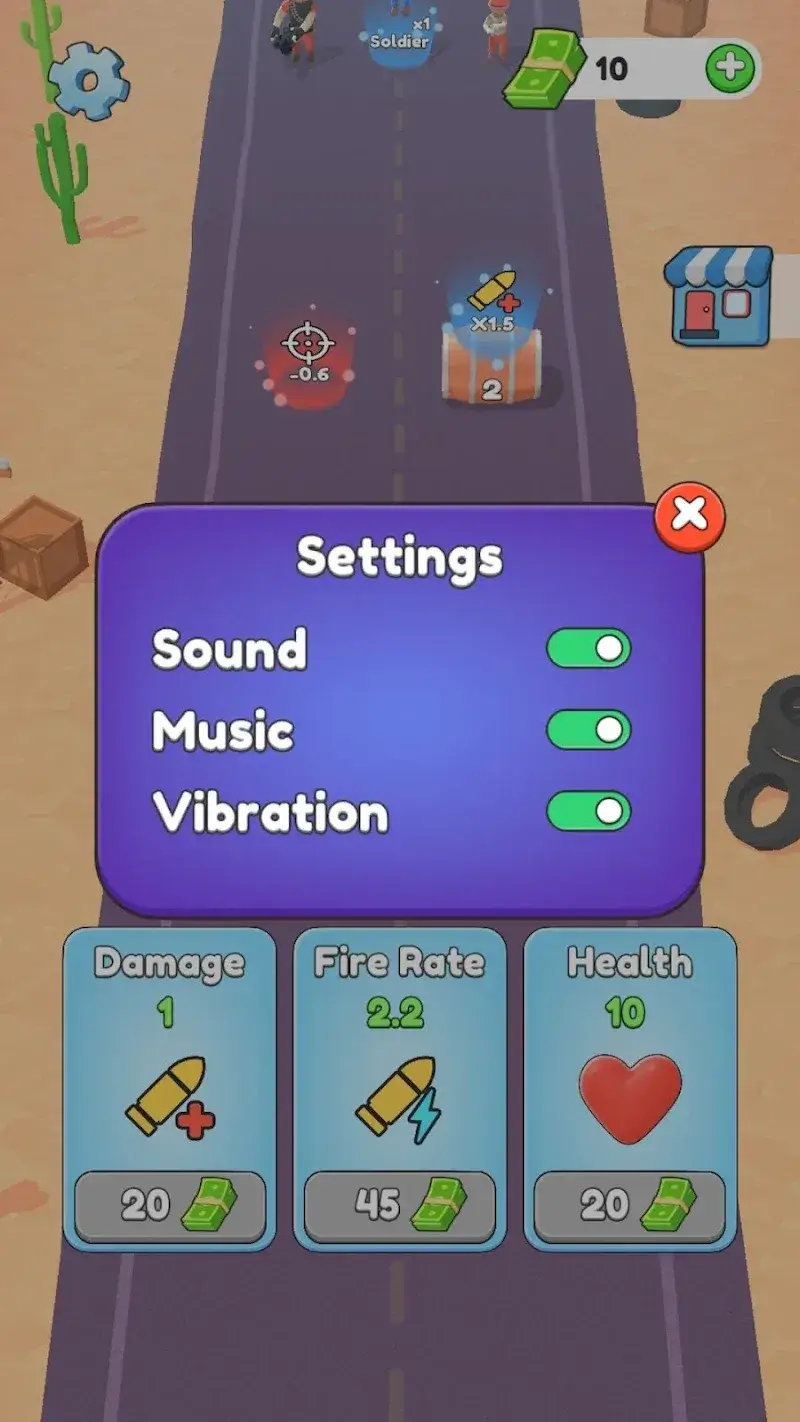The width and height of the screenshot is (800, 1422).
Task: Open the shop storefront icon
Action: (x=720, y=296)
